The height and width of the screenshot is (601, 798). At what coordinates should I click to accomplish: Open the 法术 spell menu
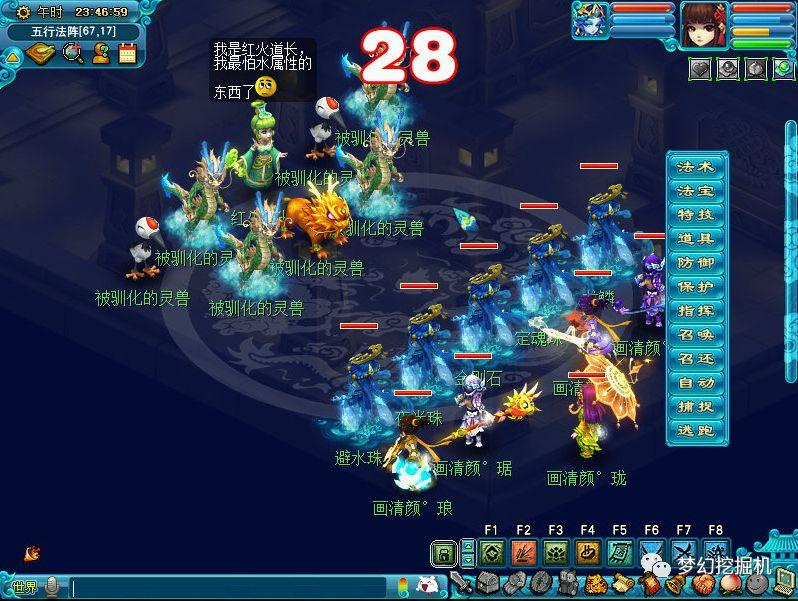[x=694, y=166]
